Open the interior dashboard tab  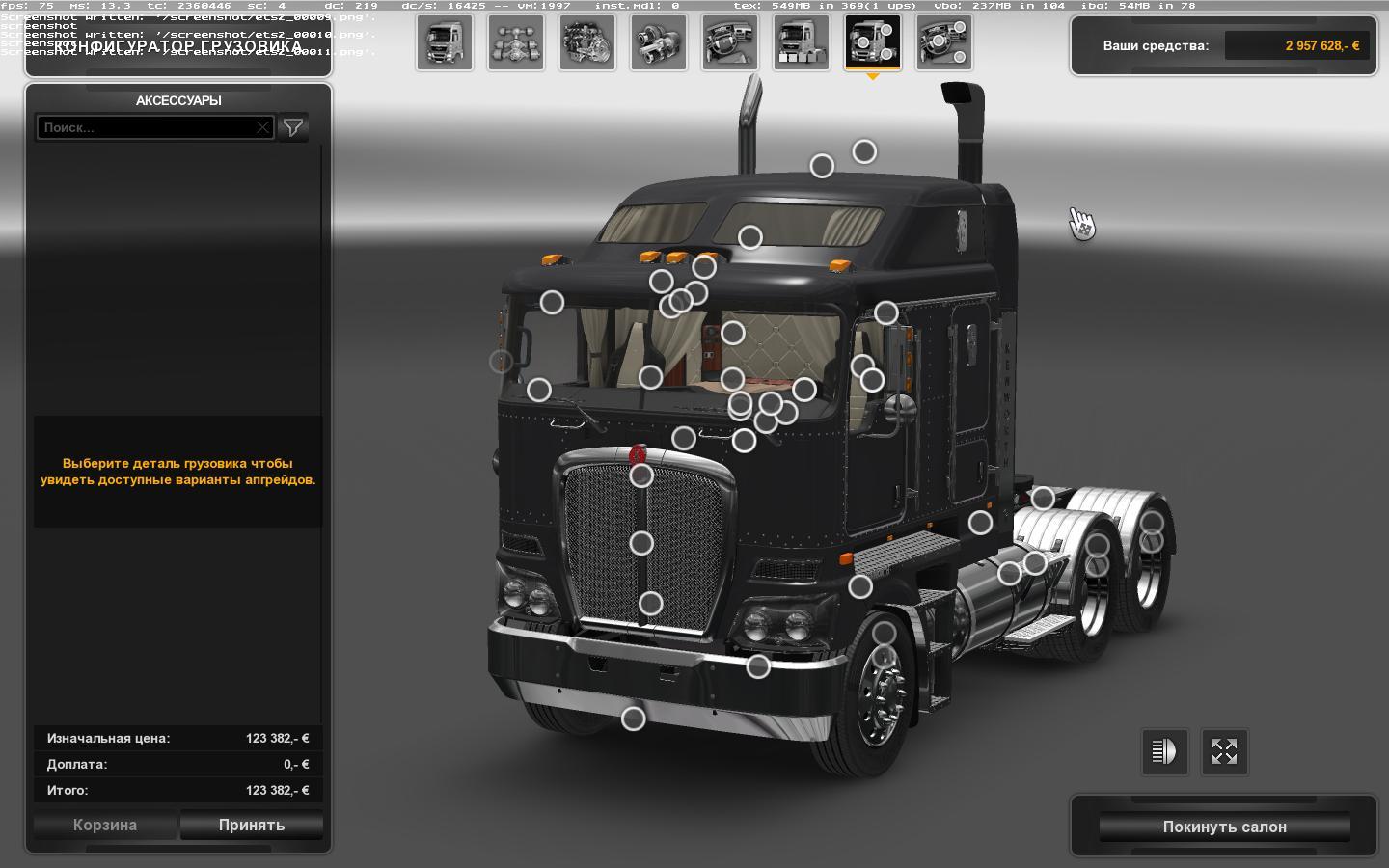(x=730, y=42)
